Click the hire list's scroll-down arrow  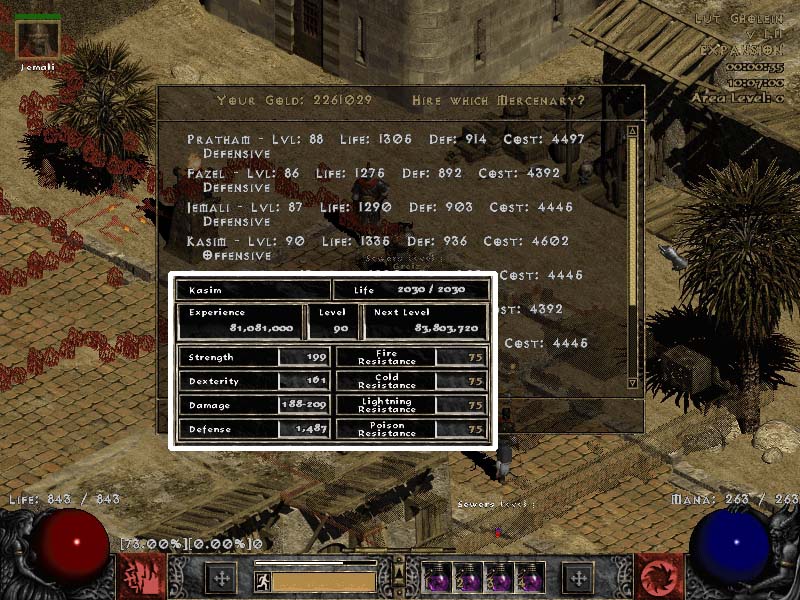coord(632,381)
